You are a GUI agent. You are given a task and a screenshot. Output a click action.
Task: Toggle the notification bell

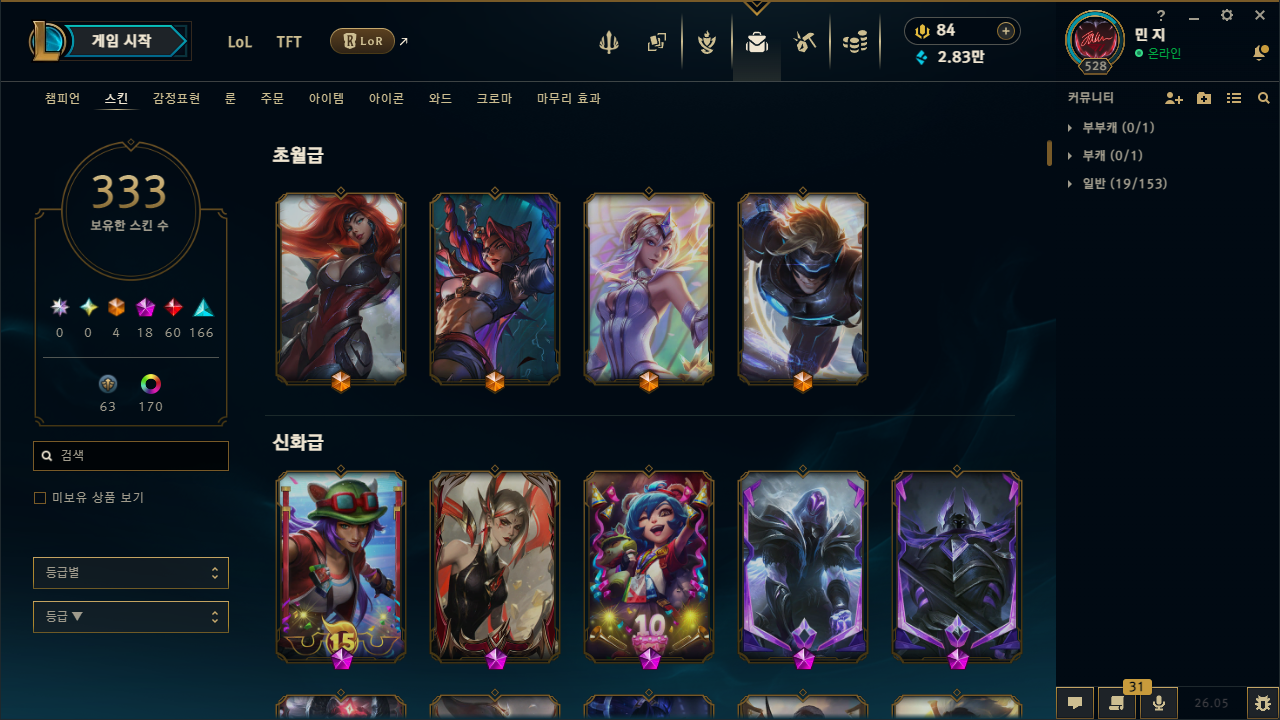[1260, 53]
